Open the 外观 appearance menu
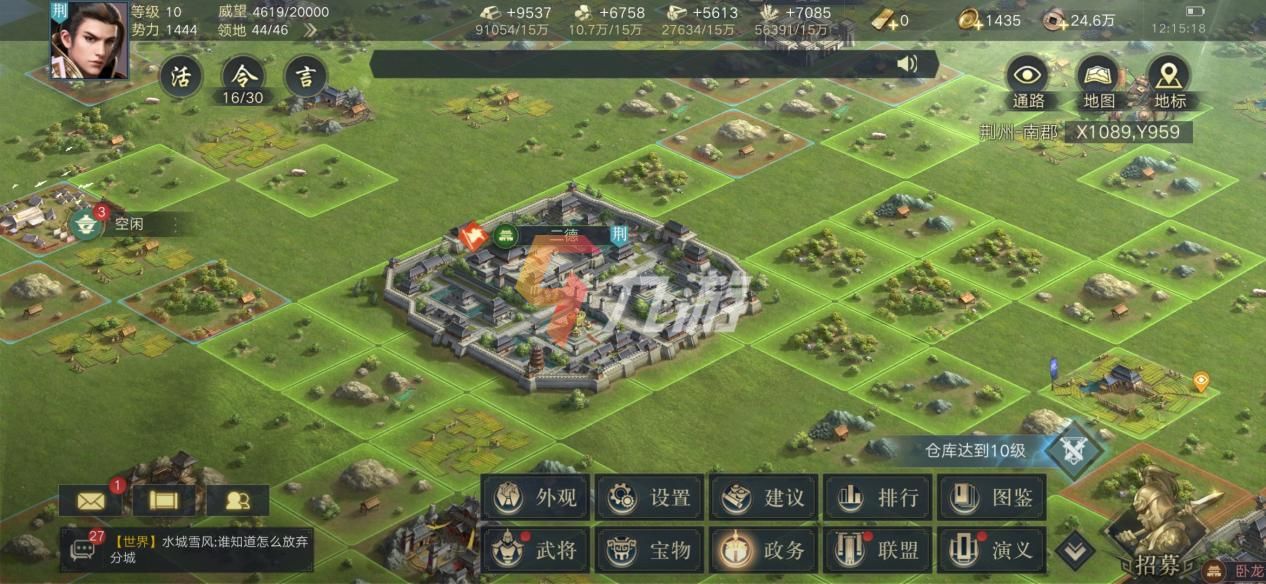Image resolution: width=1266 pixels, height=584 pixels. tap(536, 497)
